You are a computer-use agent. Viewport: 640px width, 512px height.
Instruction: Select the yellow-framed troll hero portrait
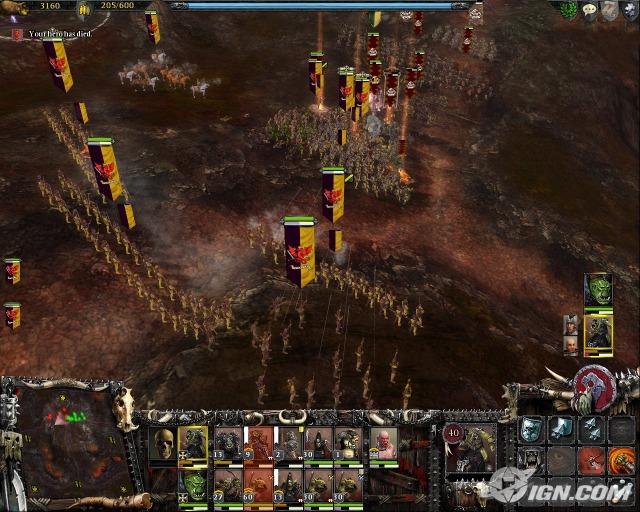pos(598,332)
